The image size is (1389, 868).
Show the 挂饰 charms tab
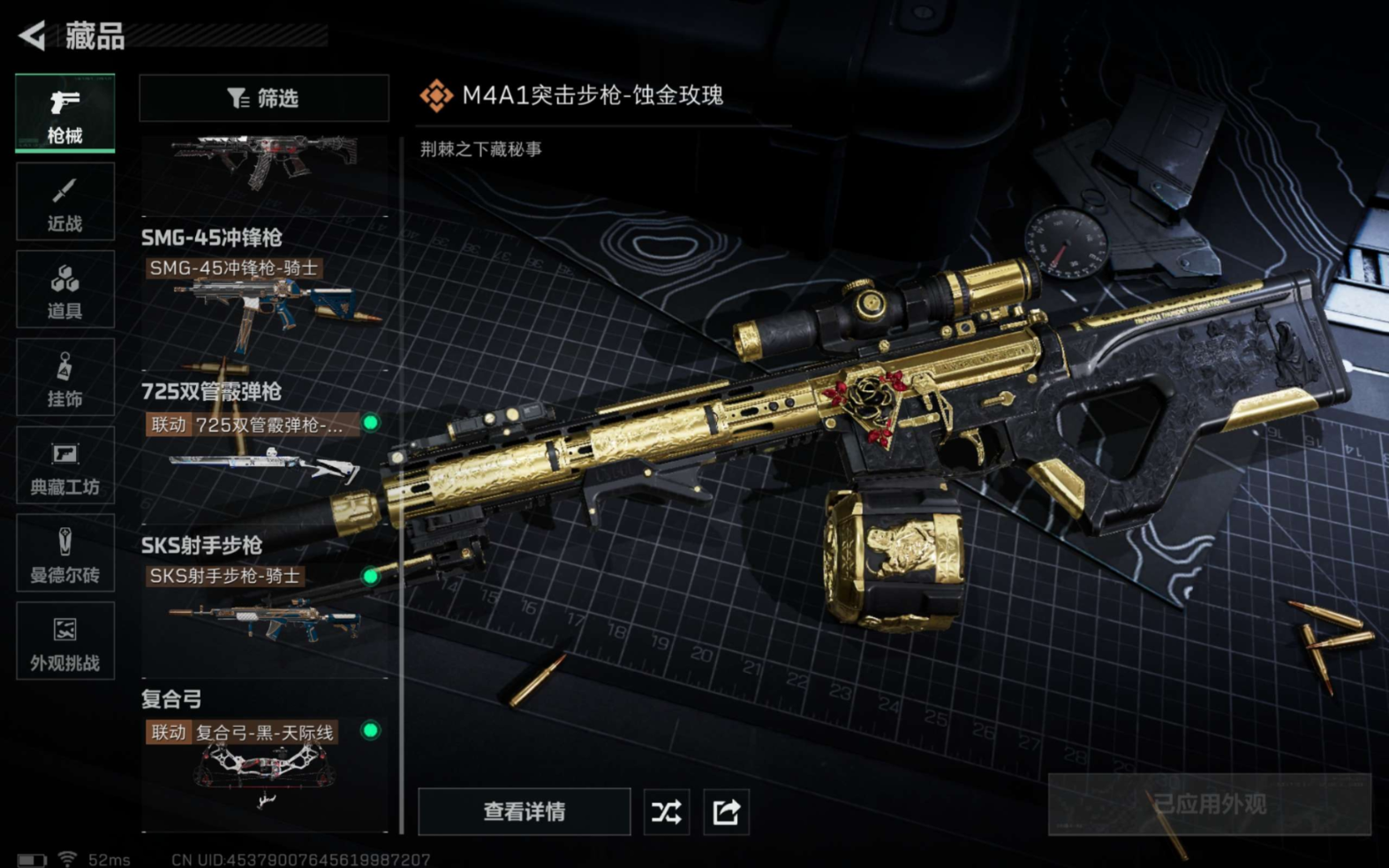pyautogui.click(x=64, y=378)
